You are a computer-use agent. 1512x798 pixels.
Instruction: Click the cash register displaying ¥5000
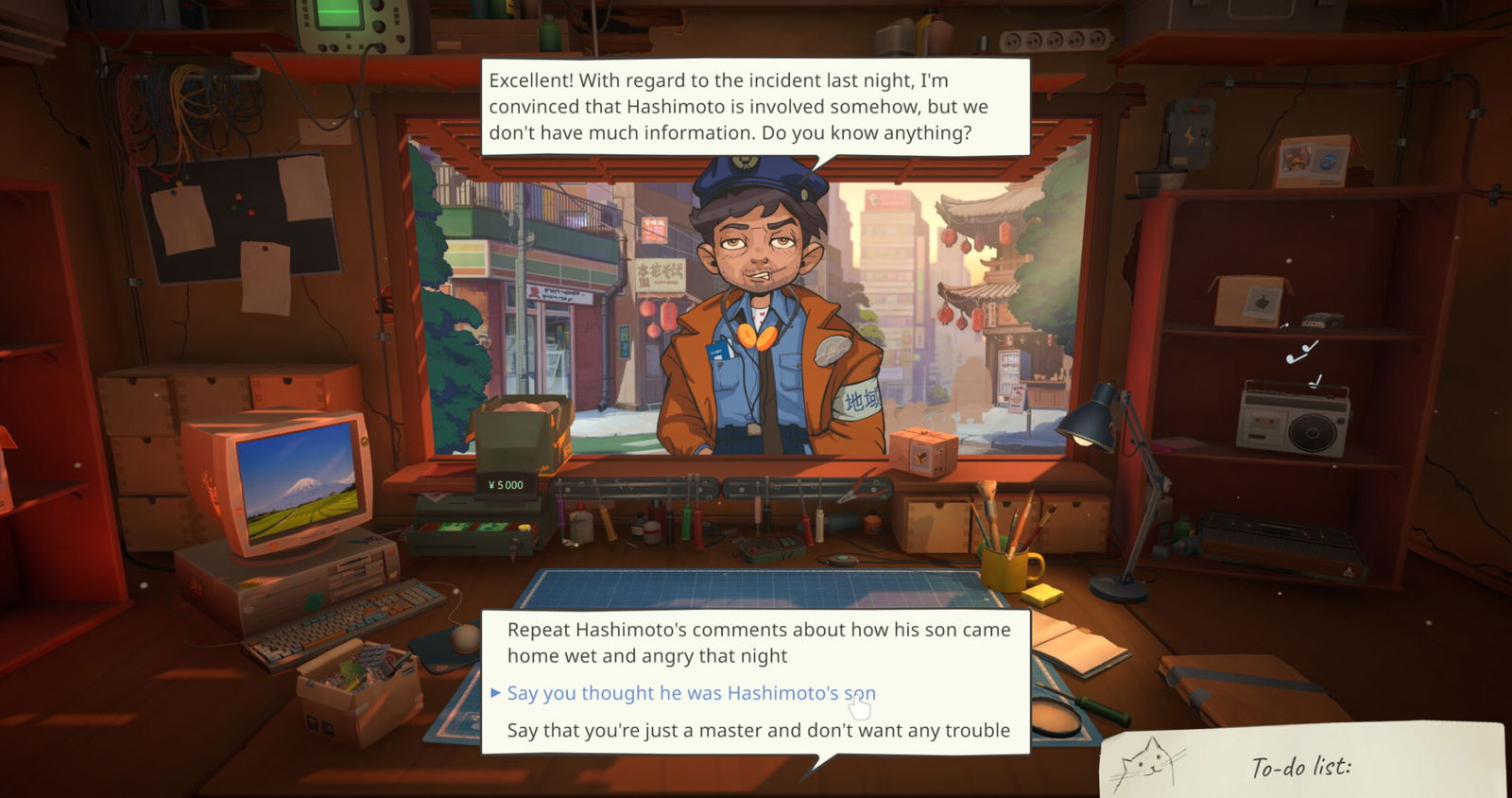coord(505,485)
